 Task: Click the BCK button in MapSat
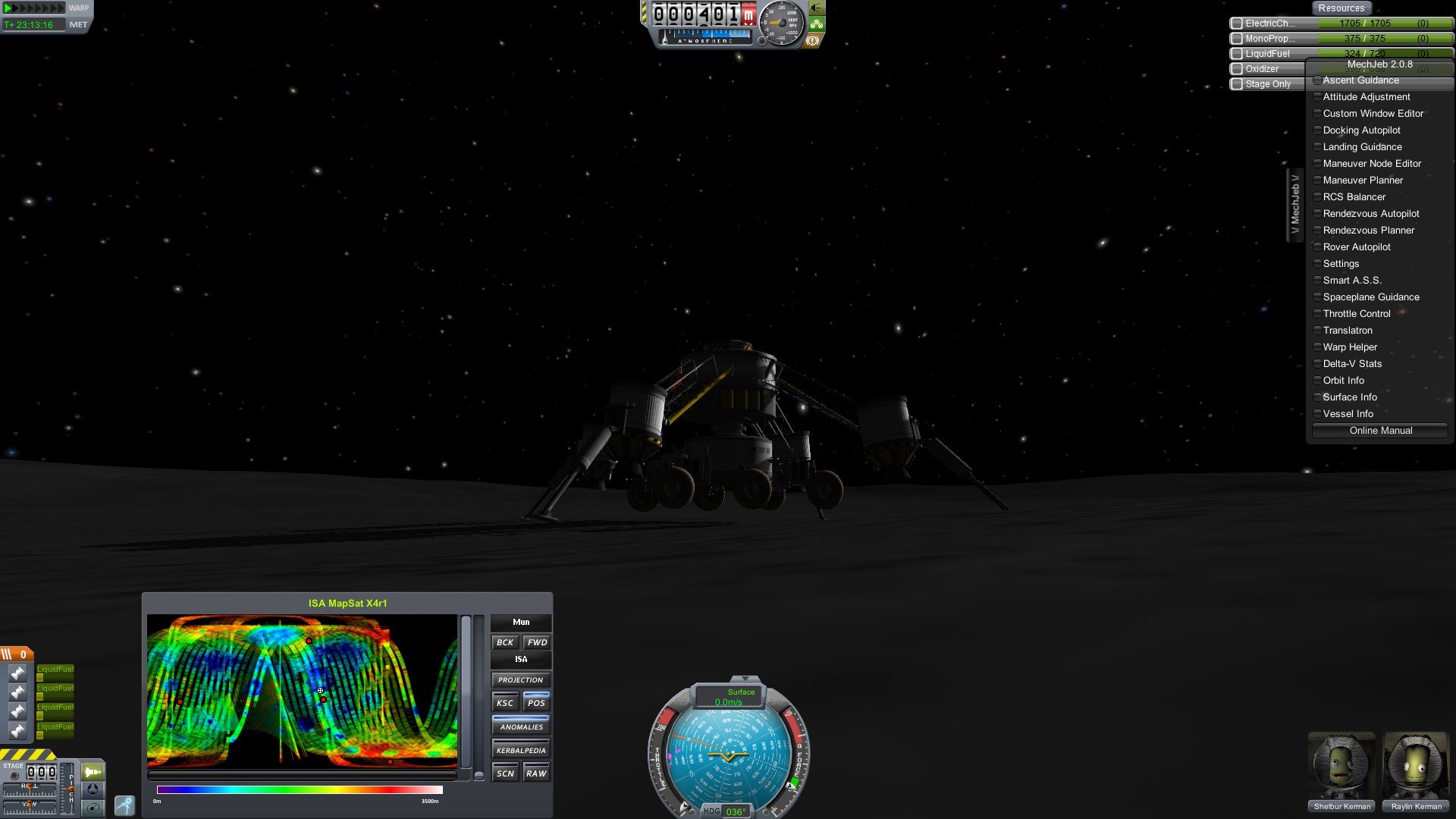click(505, 642)
